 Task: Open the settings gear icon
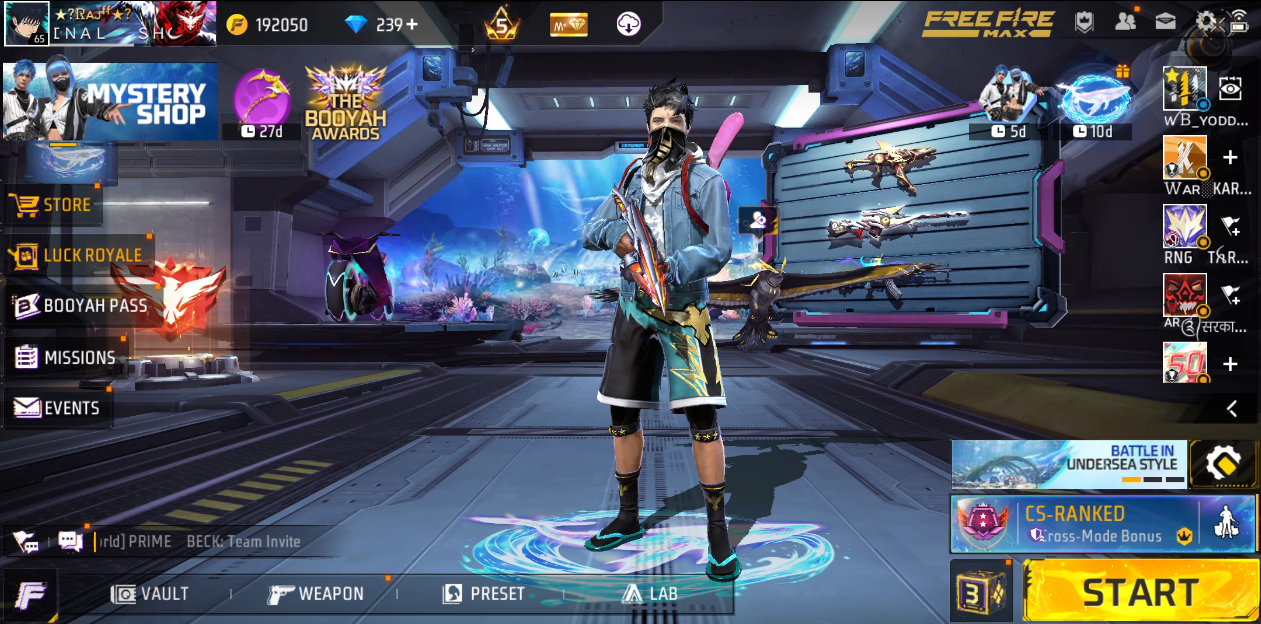point(1208,22)
